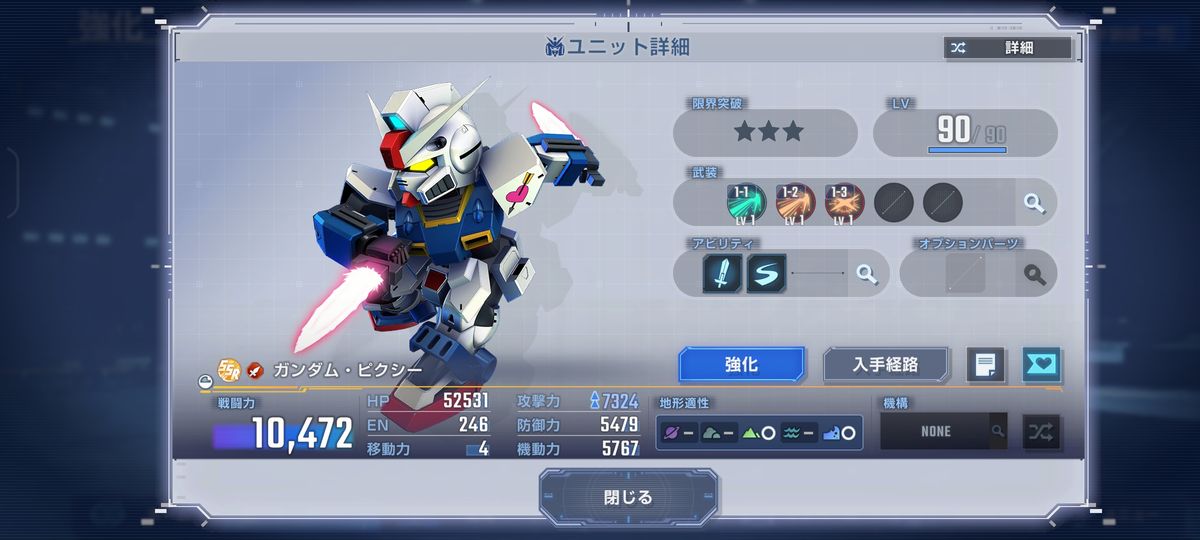Screen dimensions: 1200x540
Task: Select the 1-2 weapon icon
Action: click(795, 203)
